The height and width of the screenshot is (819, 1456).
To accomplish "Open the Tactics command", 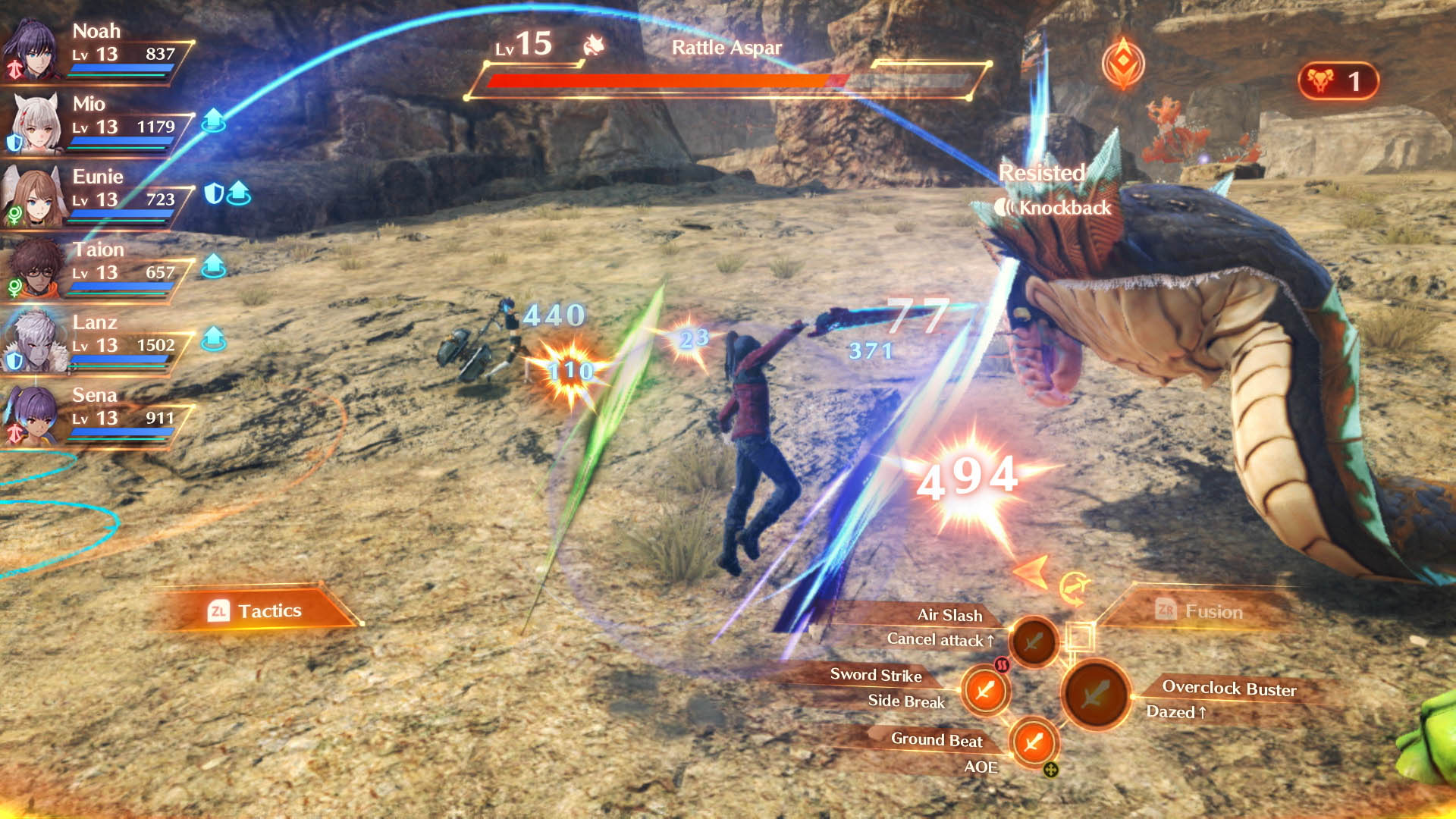I will pyautogui.click(x=256, y=610).
